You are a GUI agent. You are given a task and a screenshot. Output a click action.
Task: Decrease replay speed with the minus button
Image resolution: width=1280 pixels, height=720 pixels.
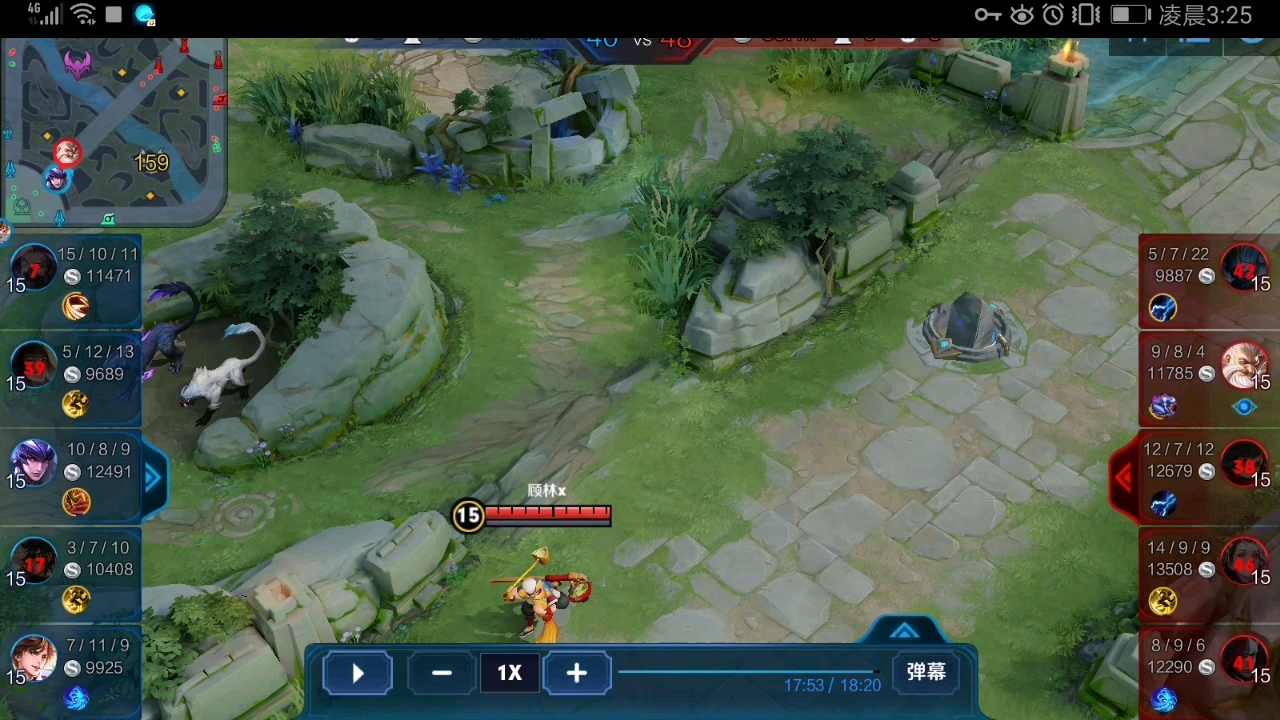[x=441, y=673]
